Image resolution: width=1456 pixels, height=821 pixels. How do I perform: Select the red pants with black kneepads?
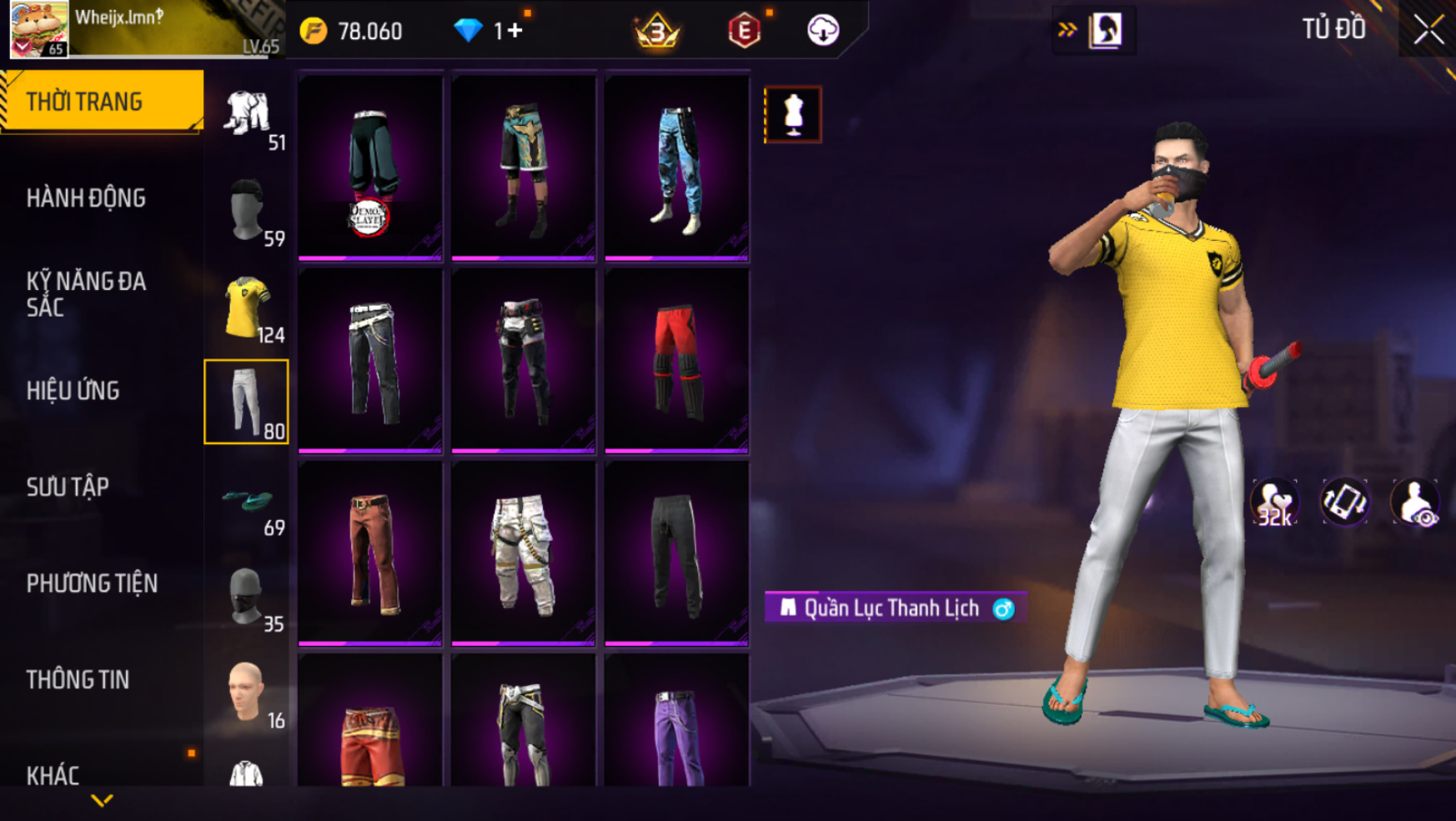coord(676,361)
